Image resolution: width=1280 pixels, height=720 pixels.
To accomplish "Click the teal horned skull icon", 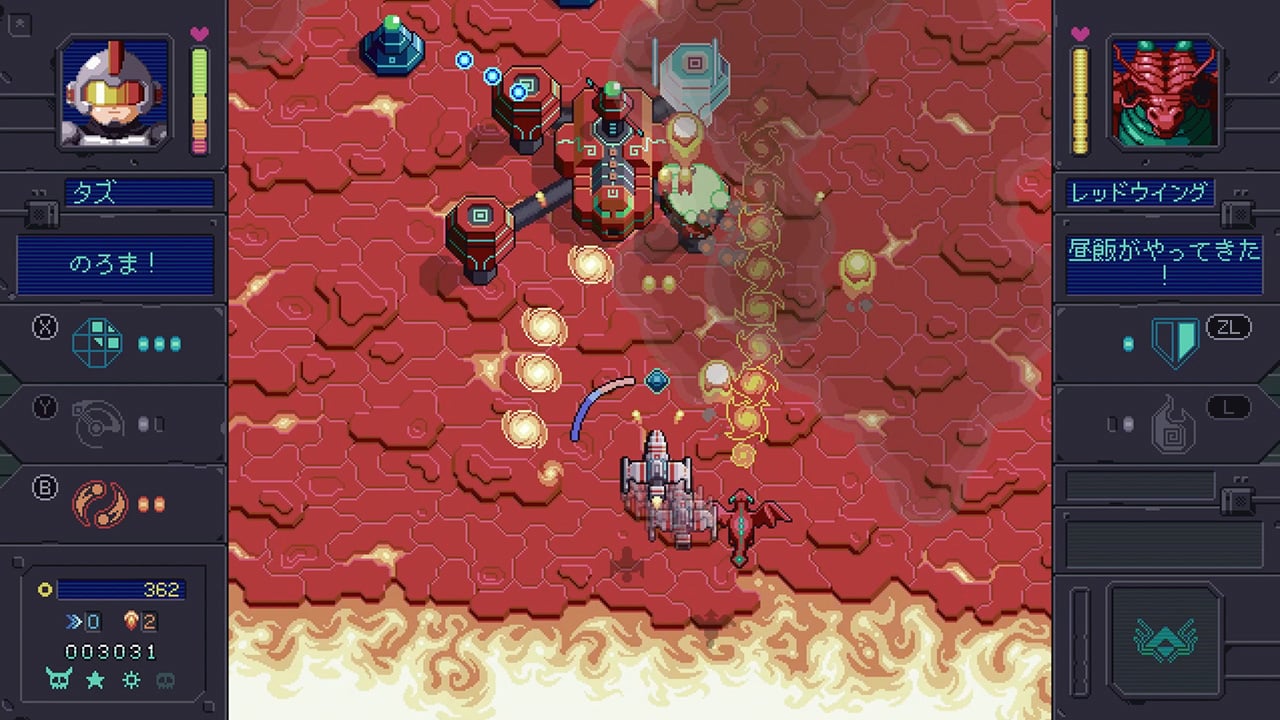I will (58, 680).
